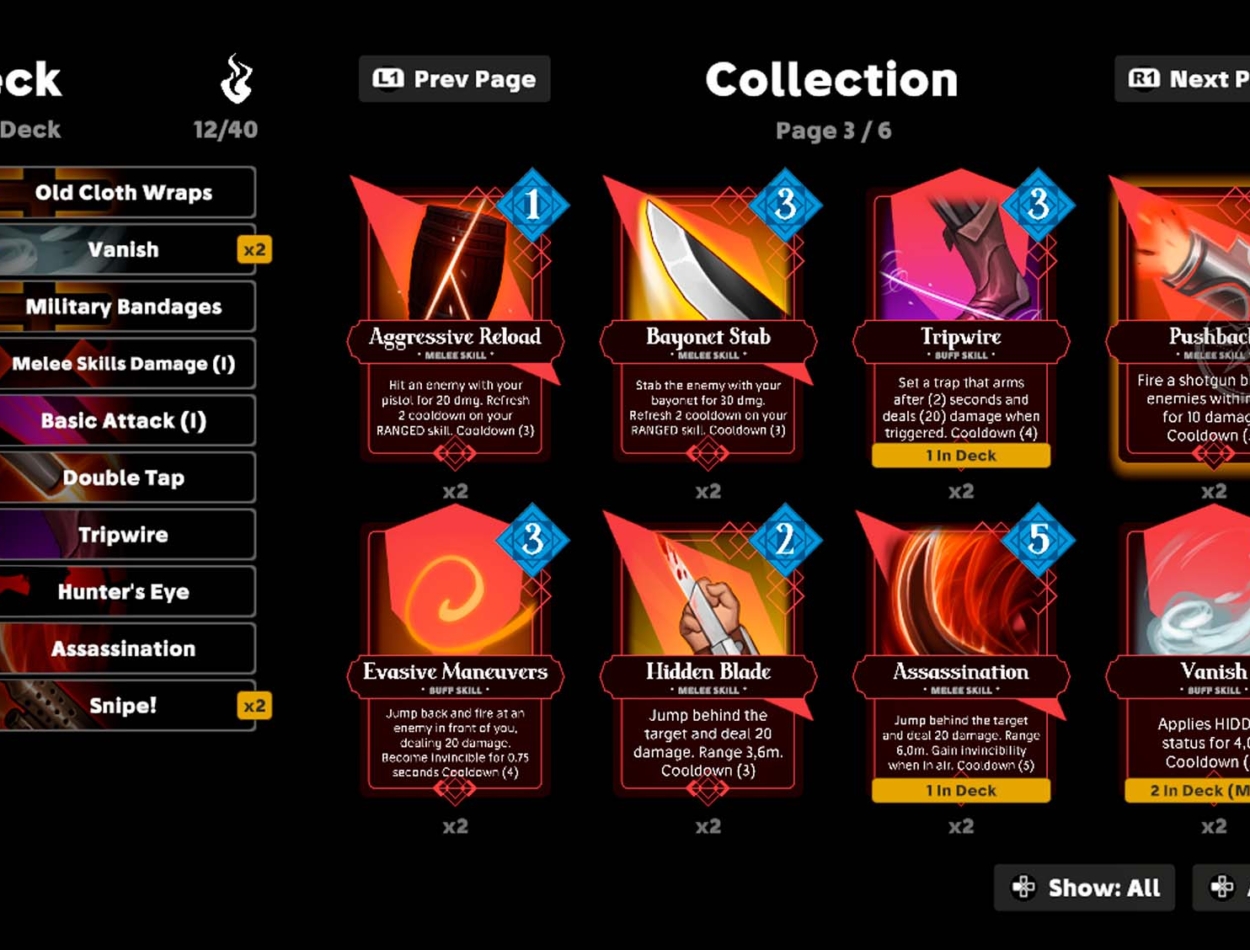The height and width of the screenshot is (950, 1250).
Task: Select Old Cloth Wraps in deck list
Action: [x=124, y=193]
